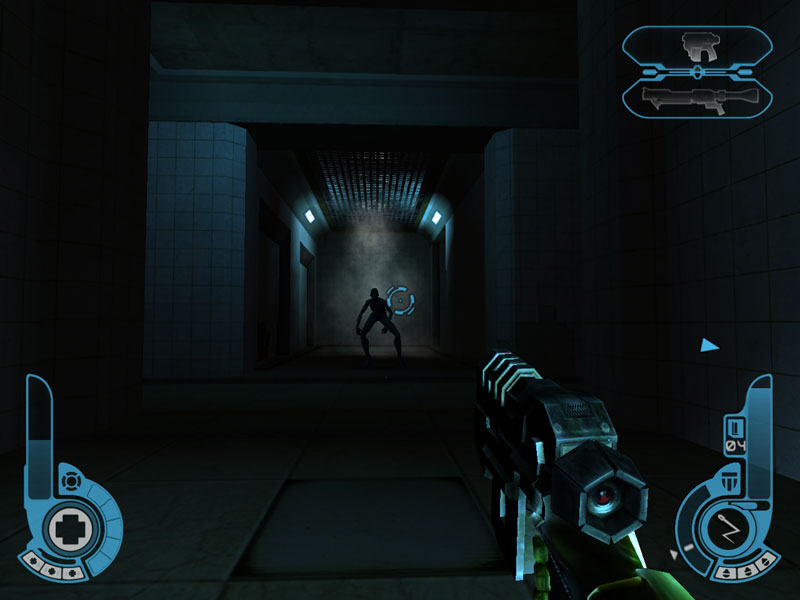Click the small target ring icon

pos(70,482)
